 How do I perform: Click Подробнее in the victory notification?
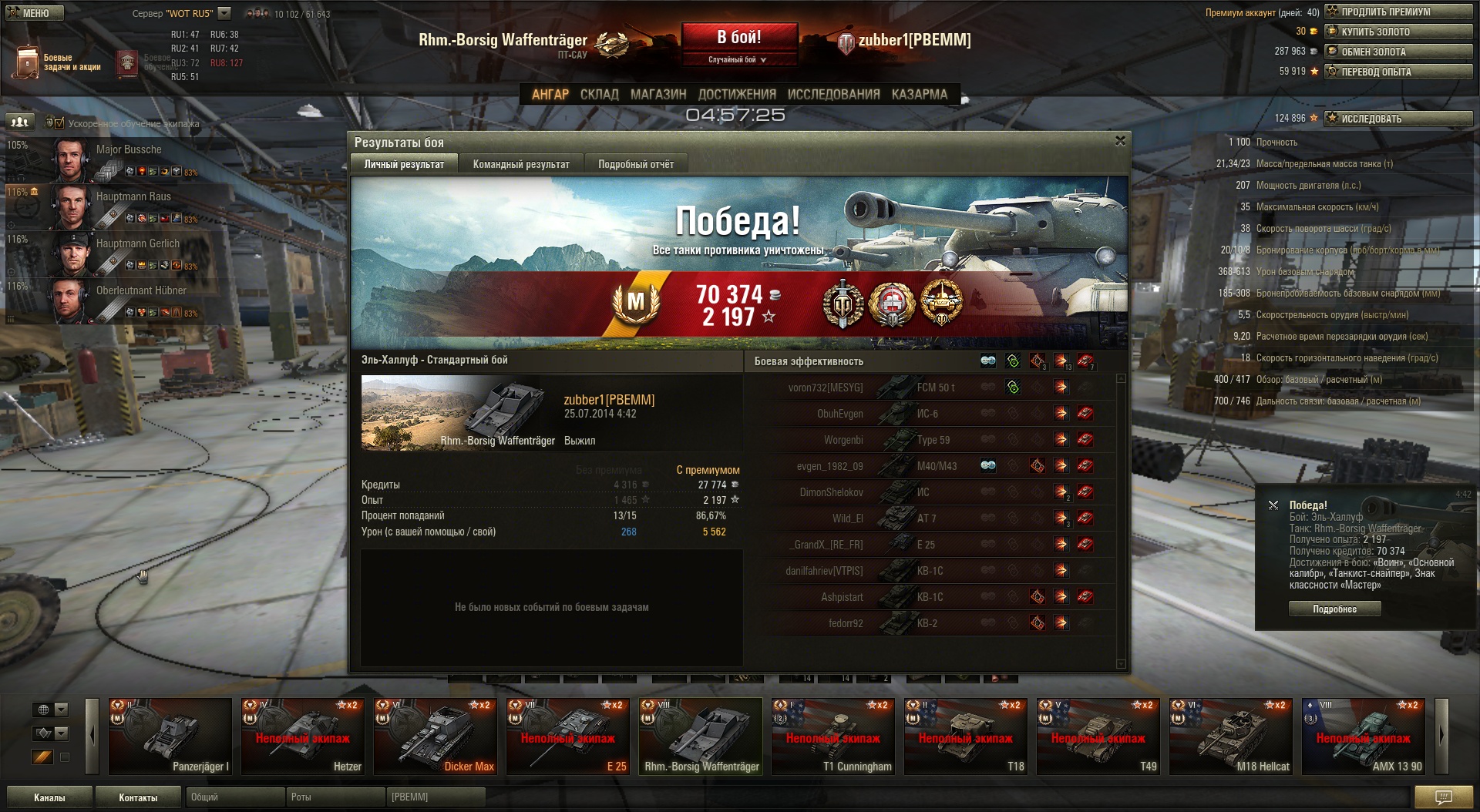[x=1334, y=609]
